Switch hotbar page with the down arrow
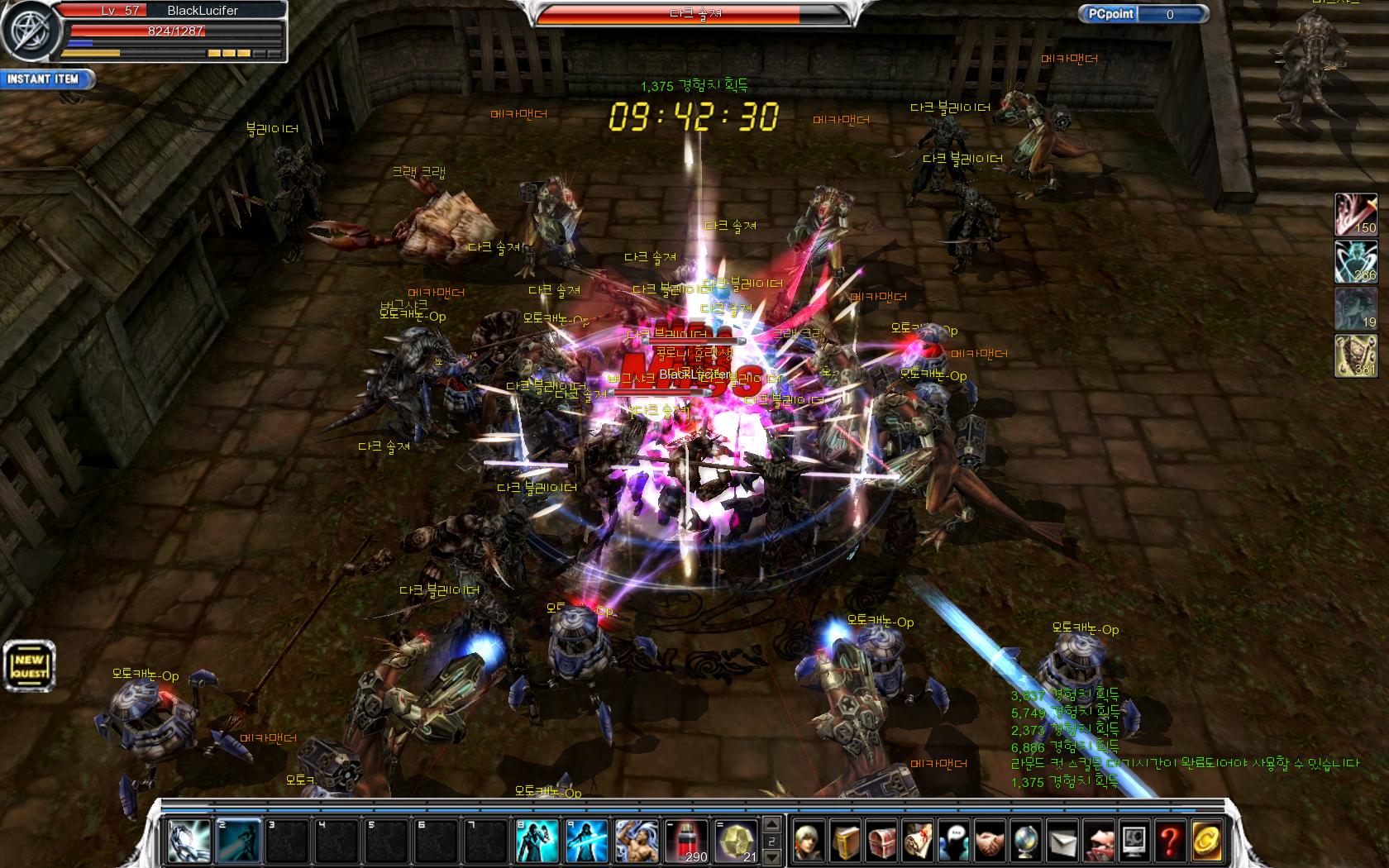1389x868 pixels. click(x=772, y=856)
